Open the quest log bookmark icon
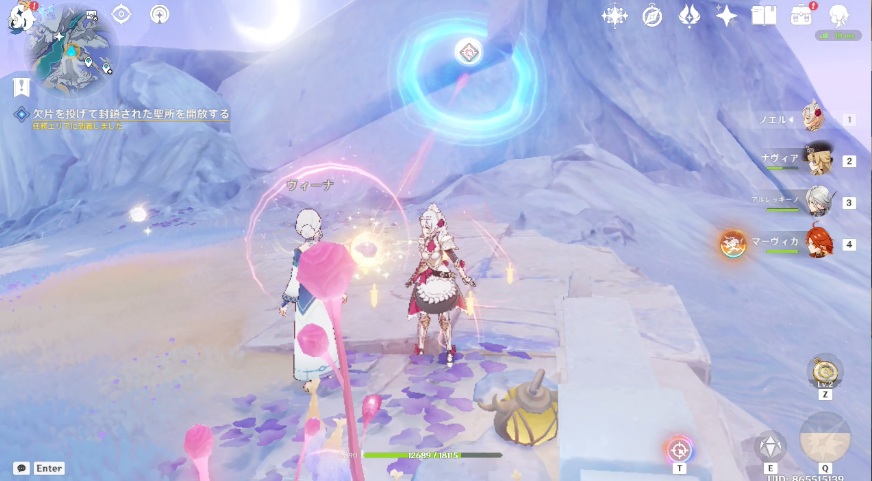The image size is (872, 481). click(x=21, y=85)
